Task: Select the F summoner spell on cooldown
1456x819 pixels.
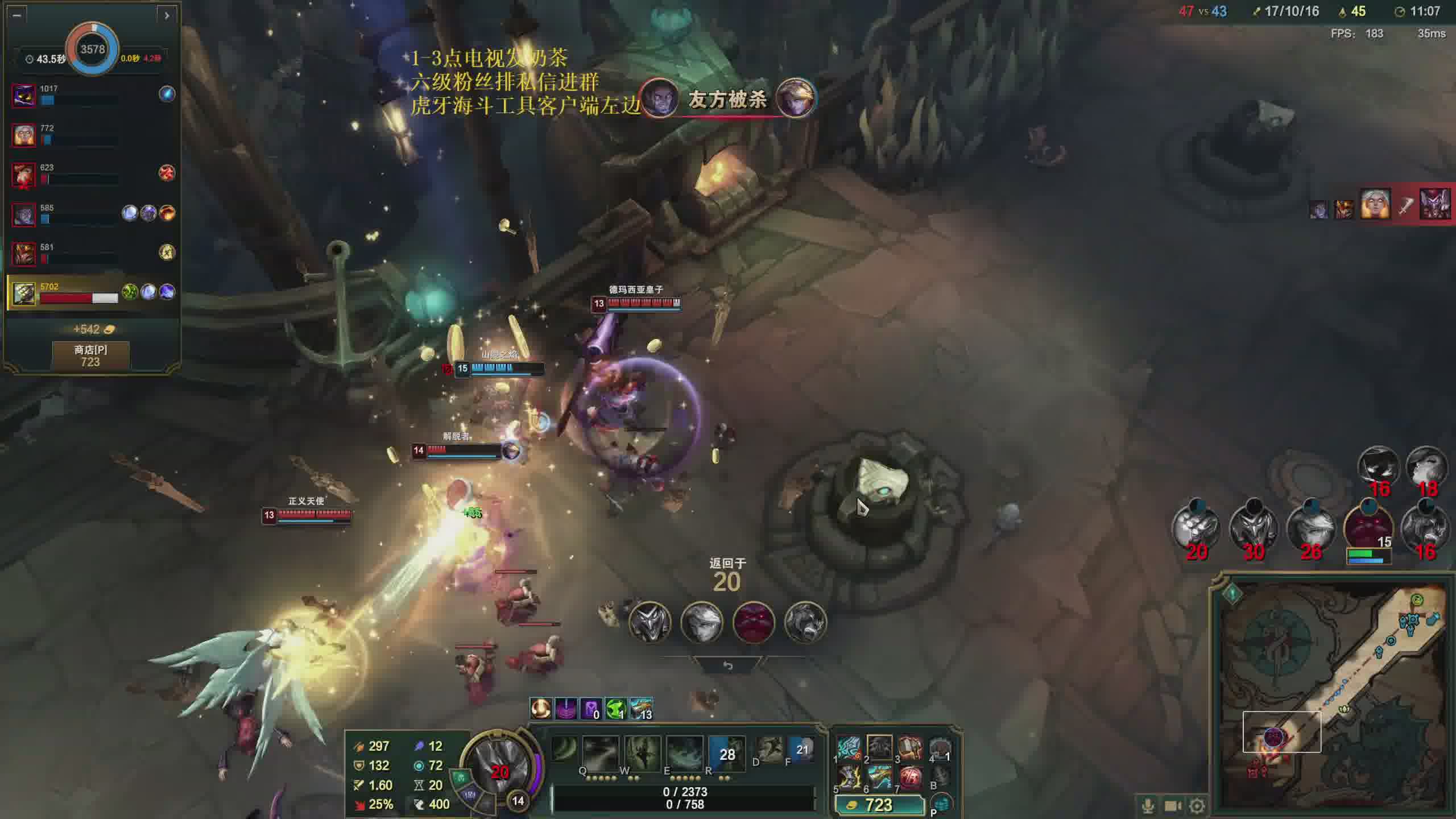Action: pos(801,749)
